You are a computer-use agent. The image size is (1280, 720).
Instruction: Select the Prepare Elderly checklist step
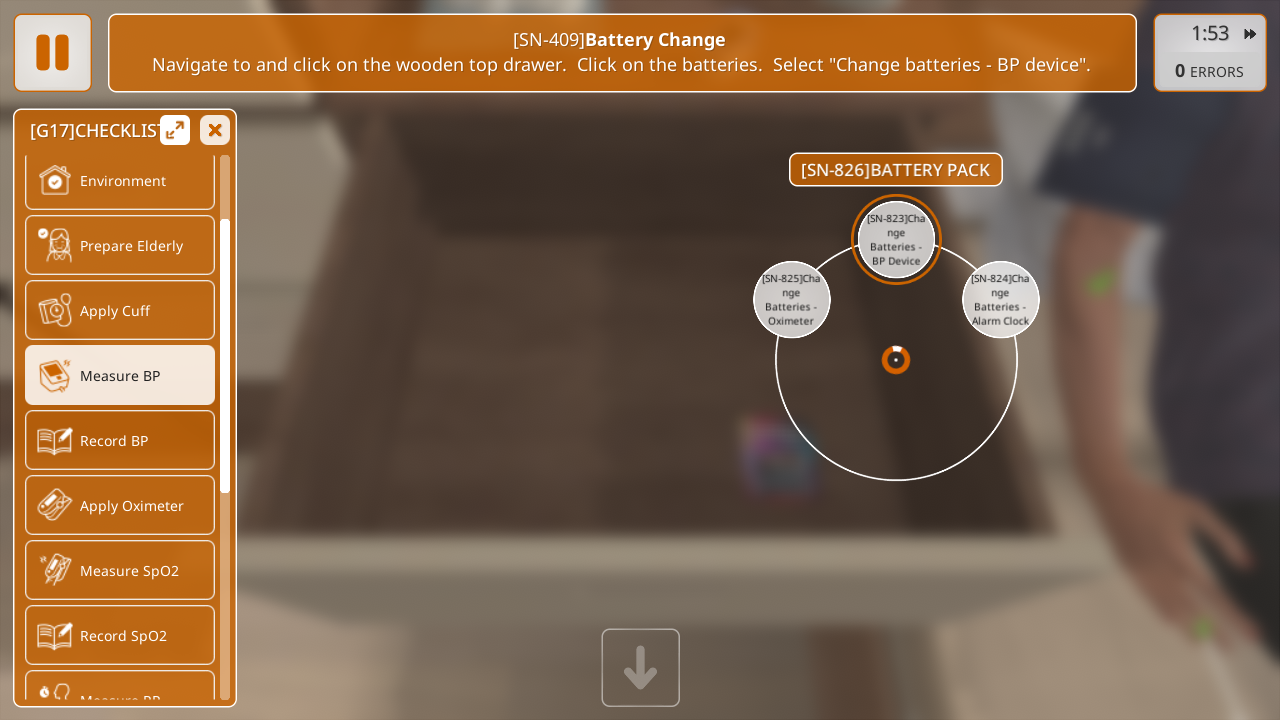(120, 245)
